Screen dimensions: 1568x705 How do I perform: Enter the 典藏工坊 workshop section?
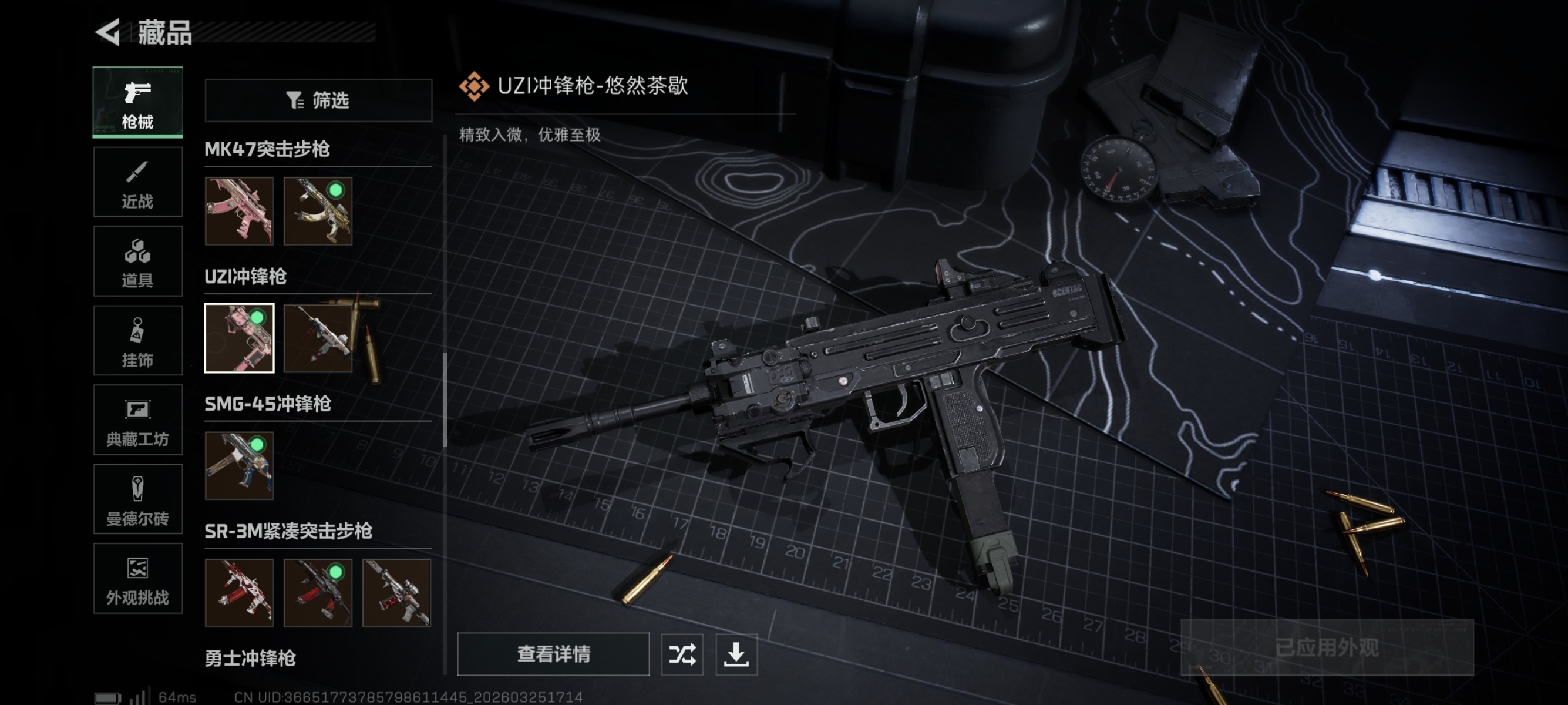point(137,420)
